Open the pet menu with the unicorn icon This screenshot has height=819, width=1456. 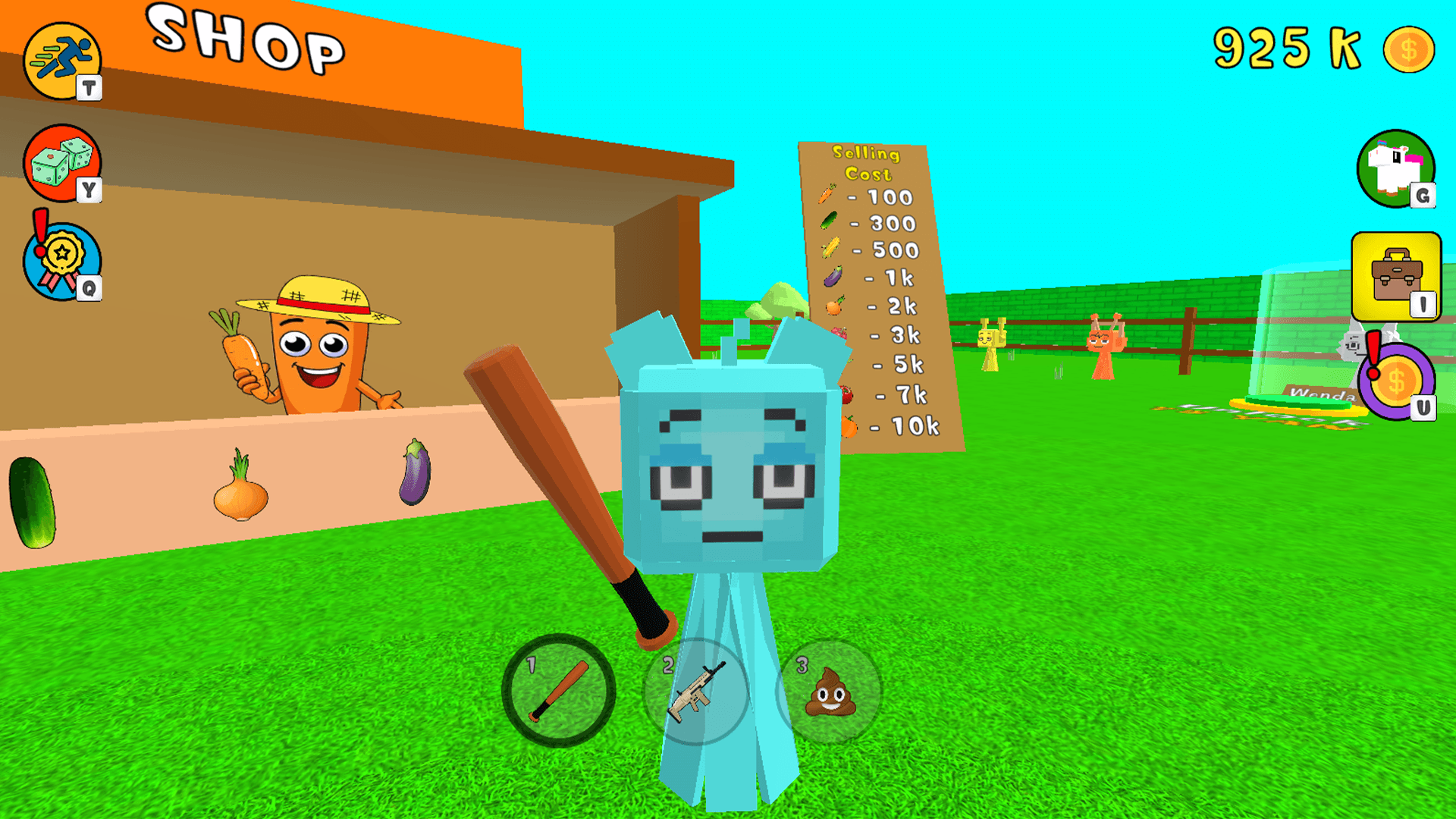(1397, 168)
